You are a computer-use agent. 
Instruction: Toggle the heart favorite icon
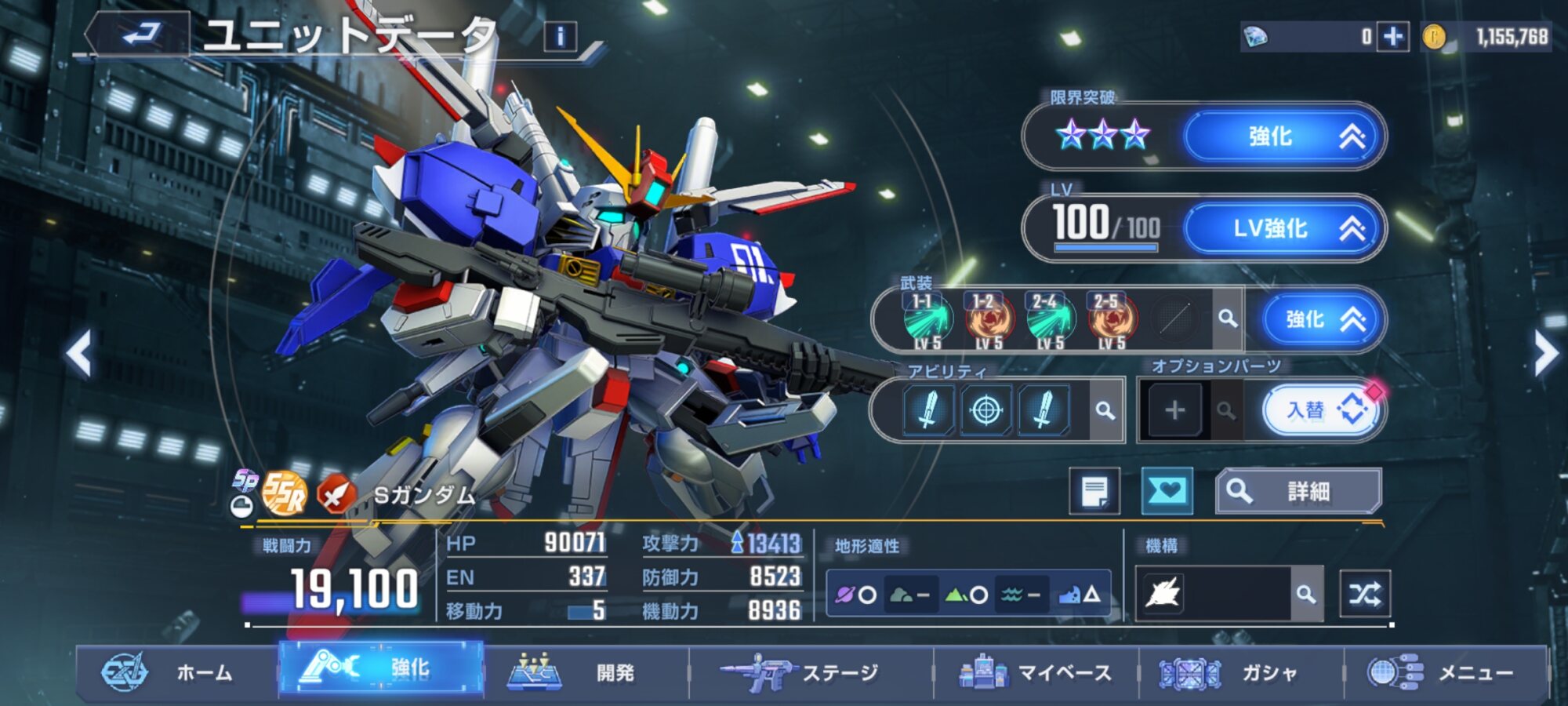(x=1167, y=492)
